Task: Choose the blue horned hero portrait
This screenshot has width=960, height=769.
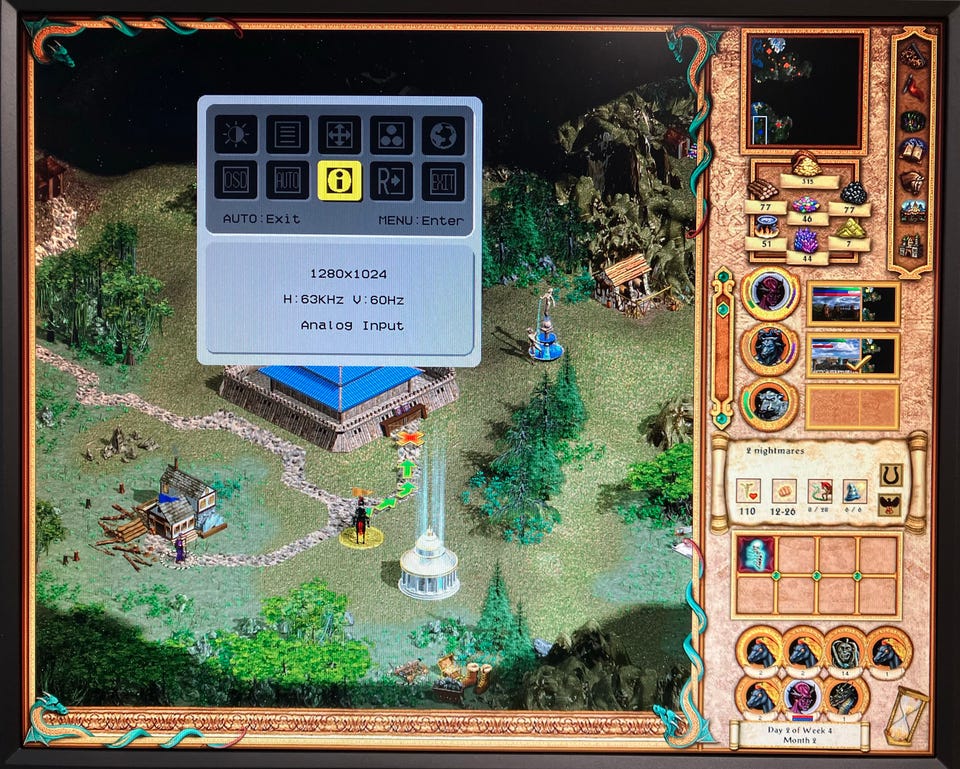Action: point(770,348)
